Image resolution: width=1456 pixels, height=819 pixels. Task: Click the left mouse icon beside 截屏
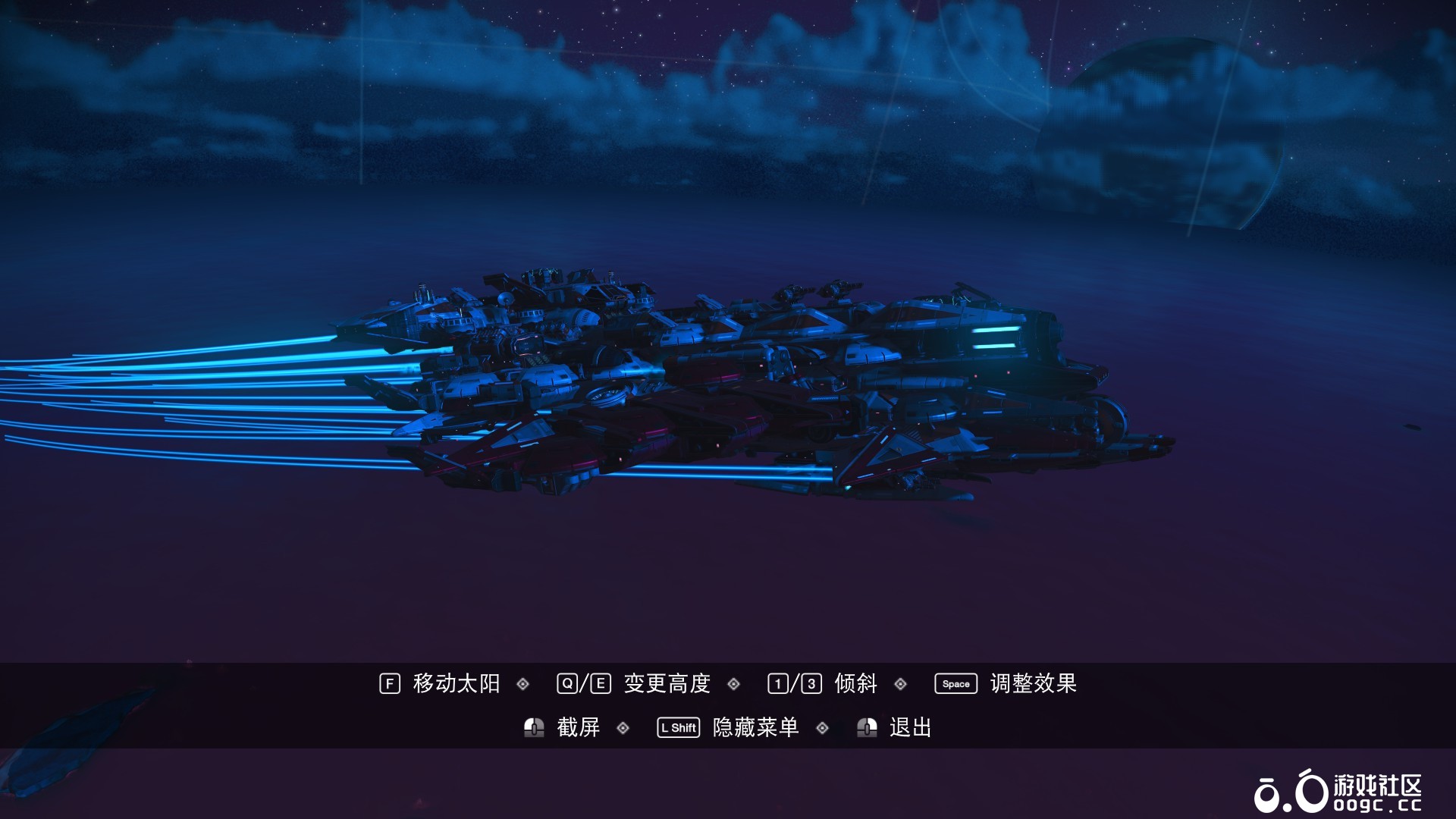533,726
